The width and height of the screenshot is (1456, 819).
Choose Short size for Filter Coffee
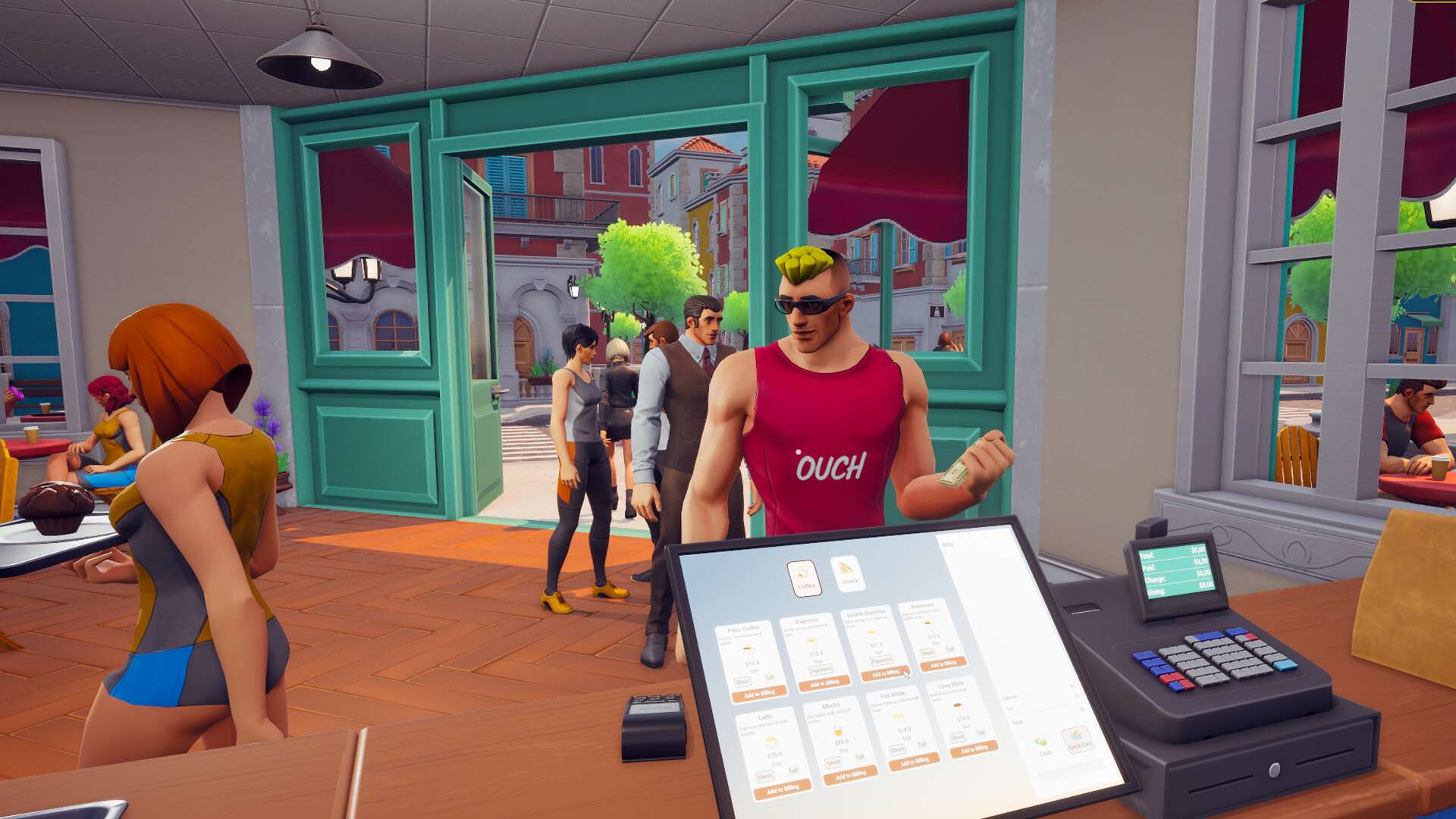pyautogui.click(x=742, y=682)
